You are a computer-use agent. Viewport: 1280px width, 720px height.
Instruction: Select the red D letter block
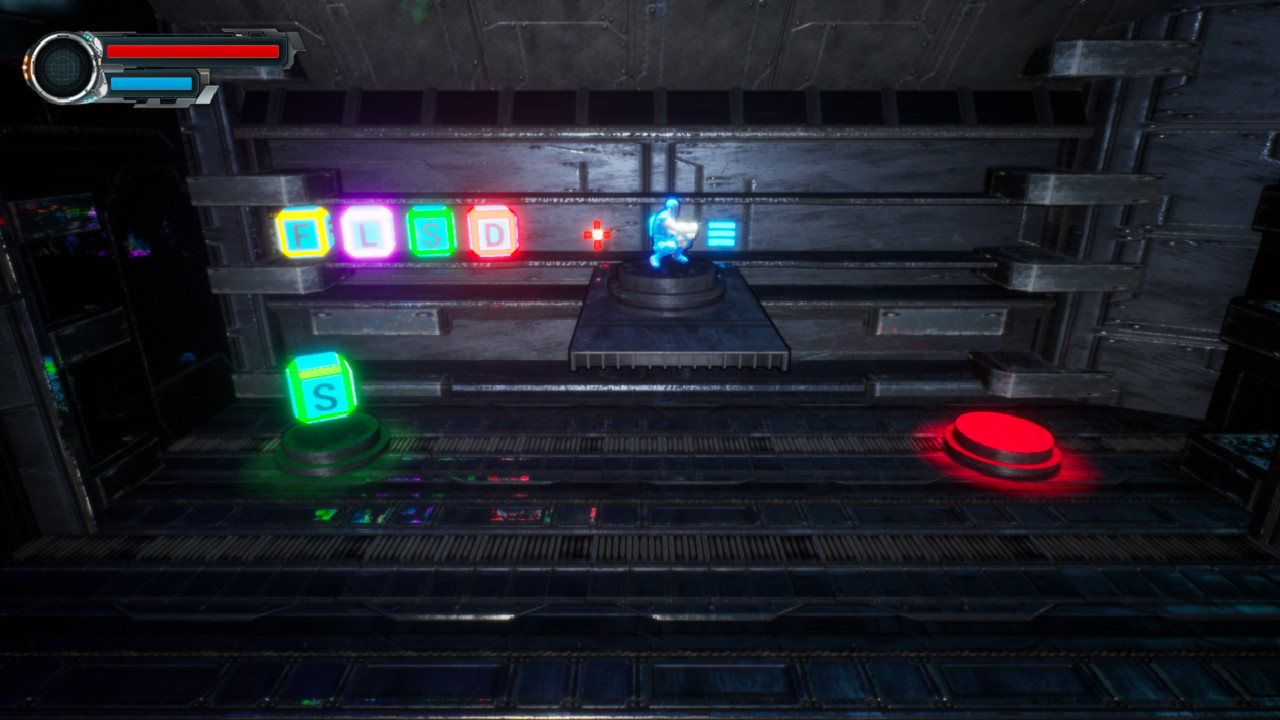492,230
